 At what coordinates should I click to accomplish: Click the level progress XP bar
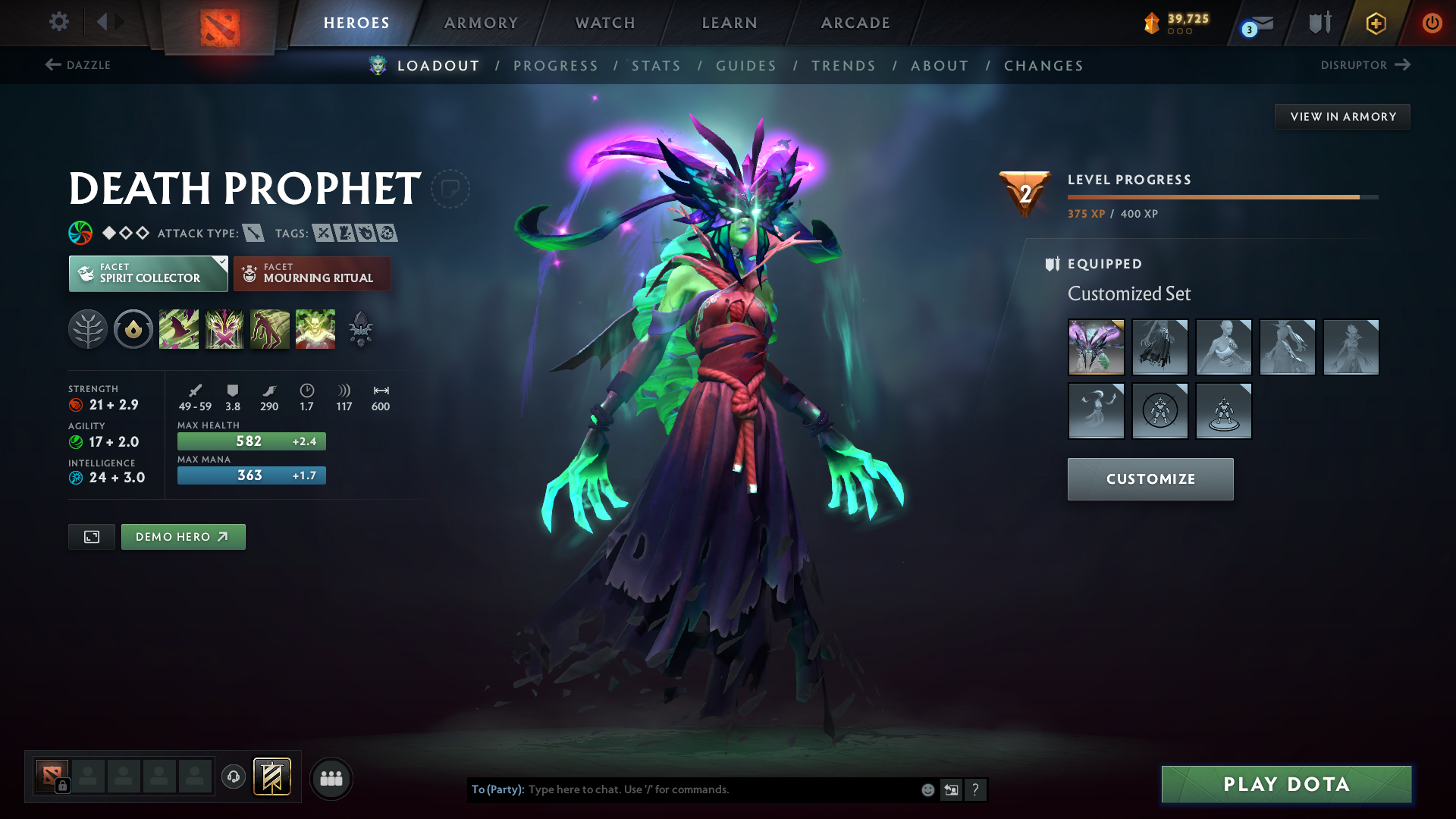pos(1221,196)
